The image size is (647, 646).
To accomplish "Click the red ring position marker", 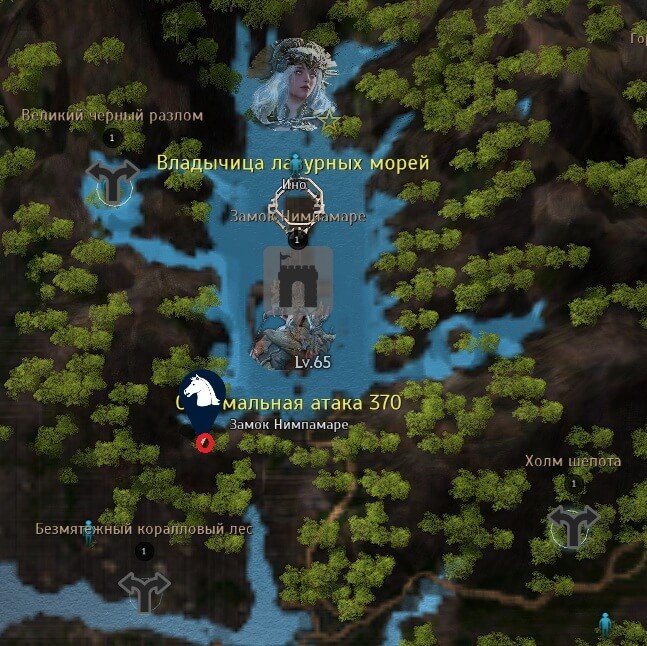I will (x=205, y=441).
